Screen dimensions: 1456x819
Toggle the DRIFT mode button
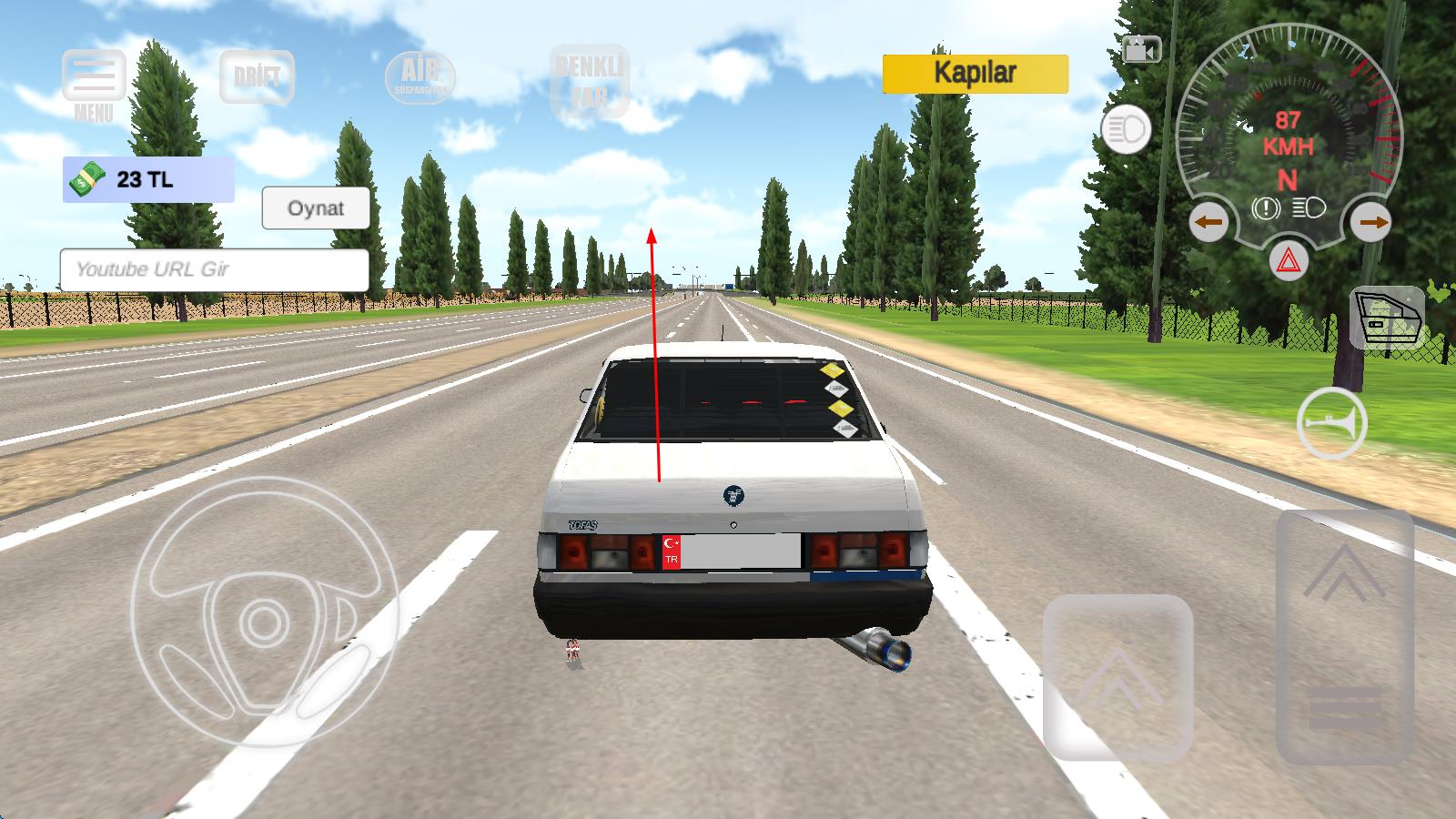pos(257,77)
